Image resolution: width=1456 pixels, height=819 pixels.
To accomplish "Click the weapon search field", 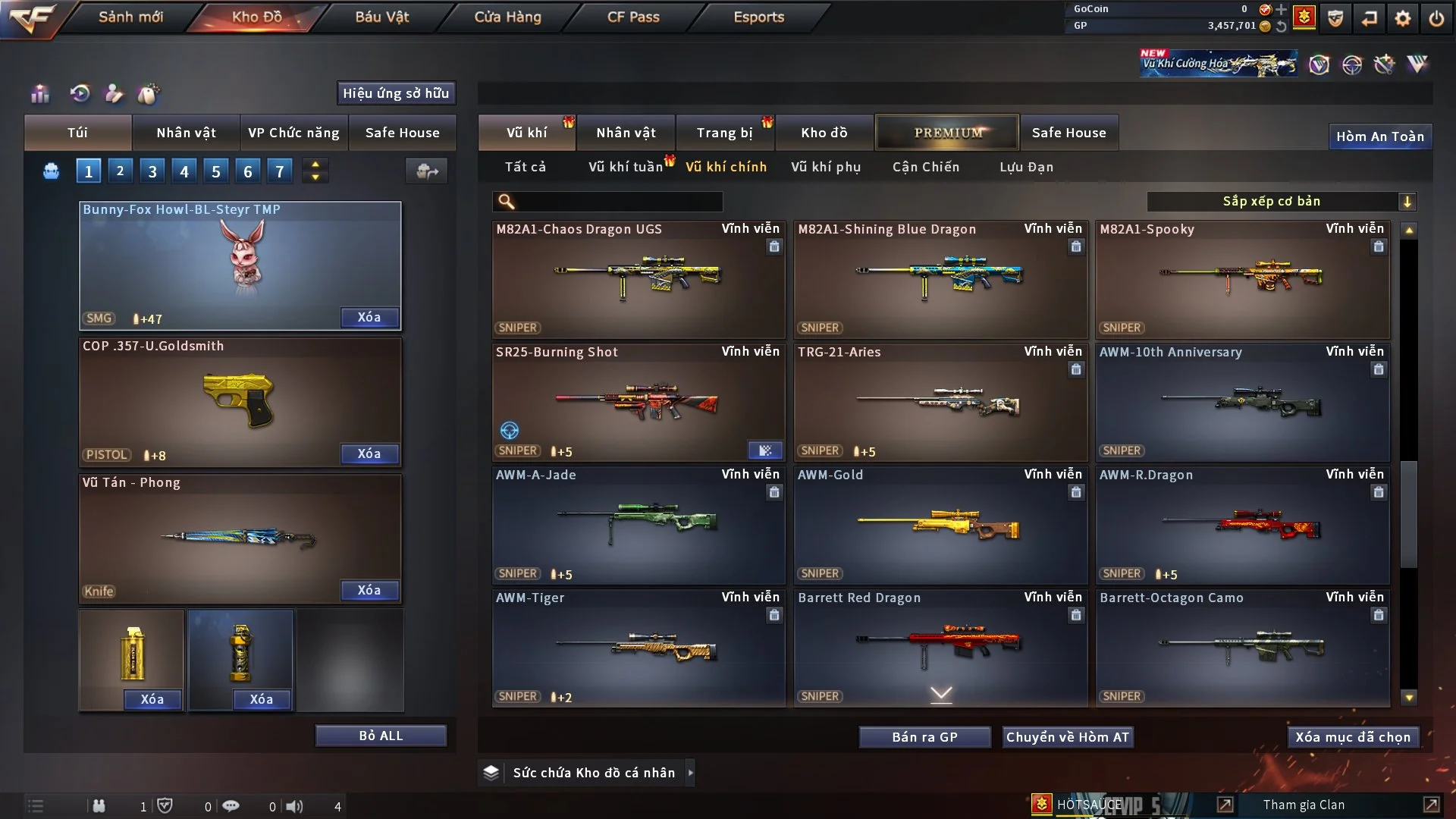I will click(x=618, y=202).
